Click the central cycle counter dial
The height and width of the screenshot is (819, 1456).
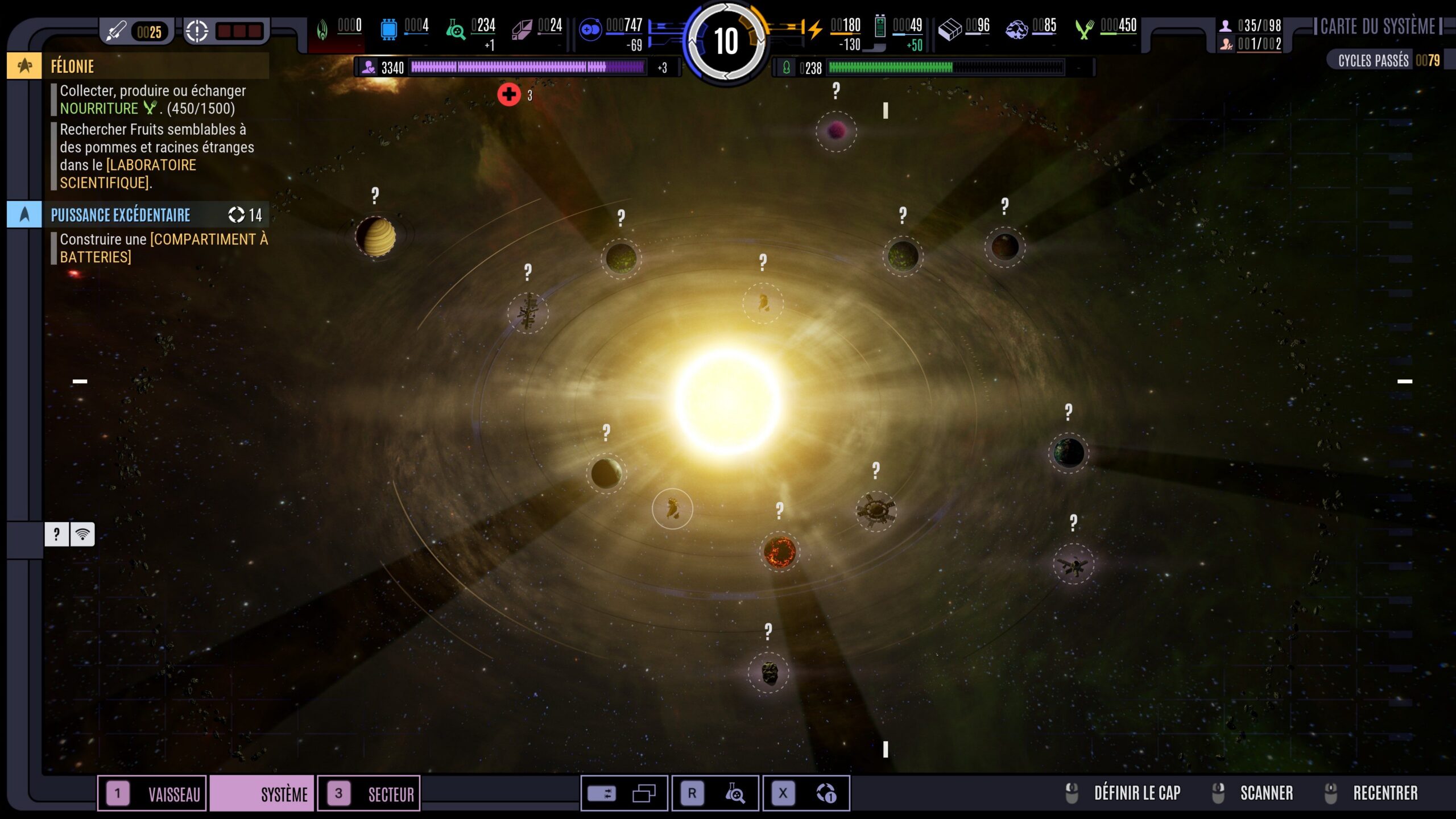pos(726,41)
